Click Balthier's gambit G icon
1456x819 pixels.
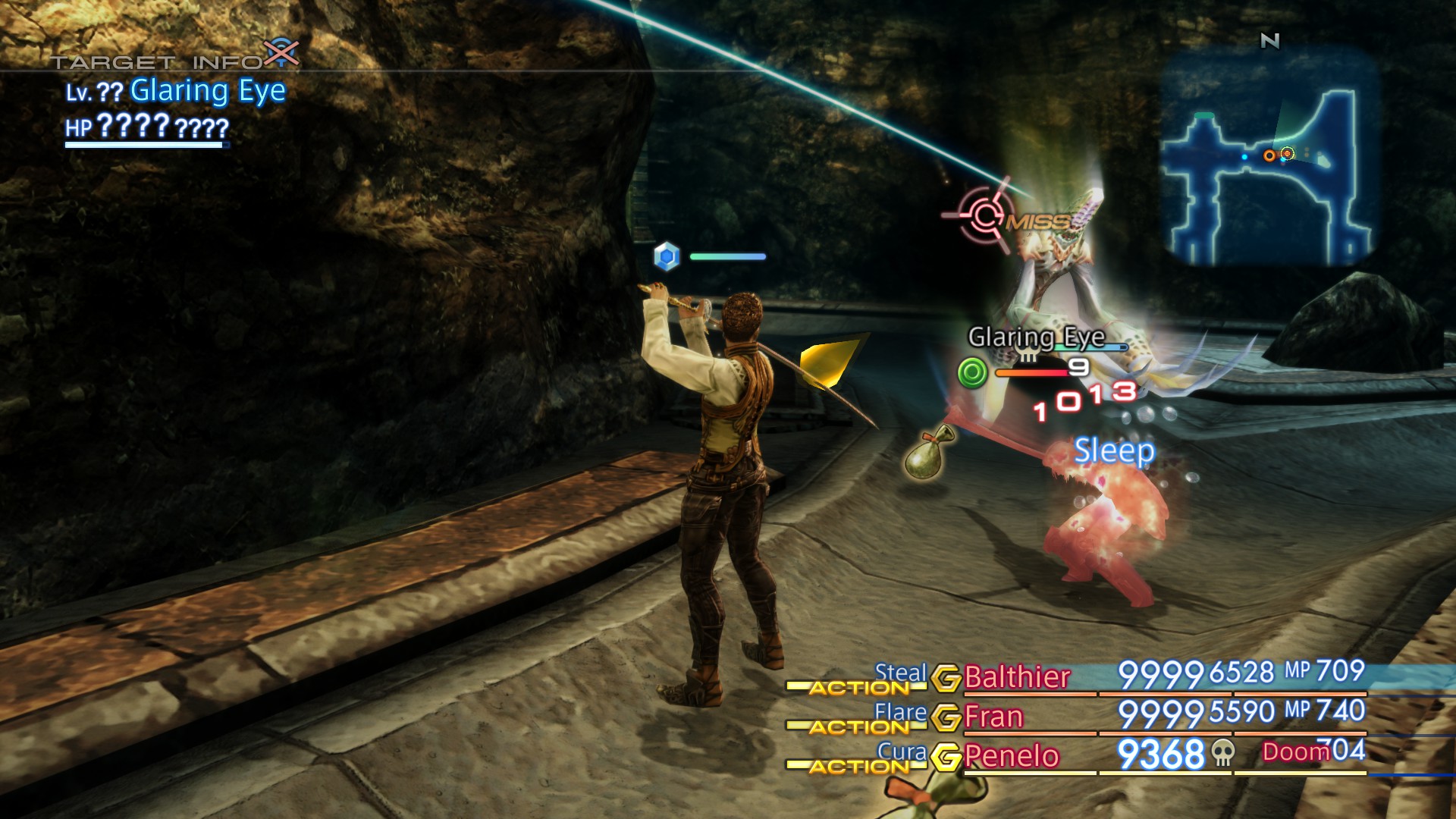point(946,678)
